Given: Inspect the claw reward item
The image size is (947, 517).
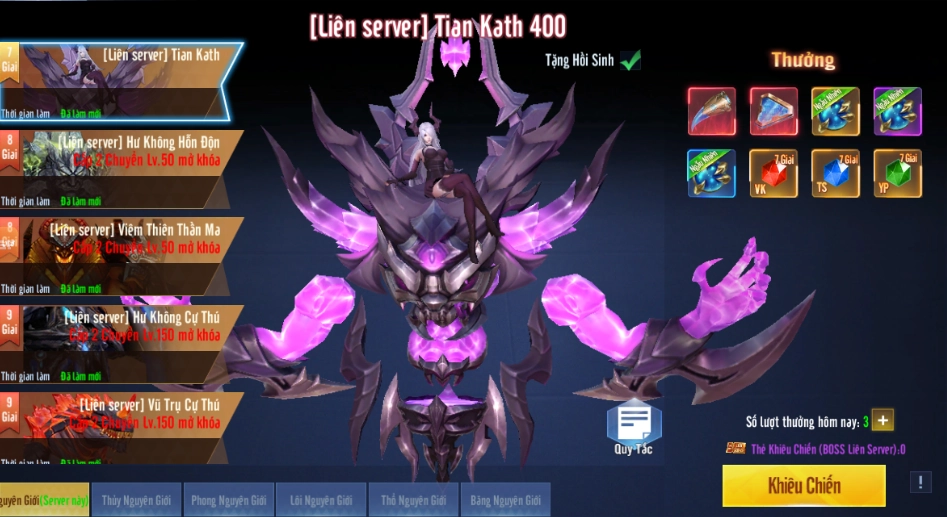Looking at the screenshot, I should [712, 111].
